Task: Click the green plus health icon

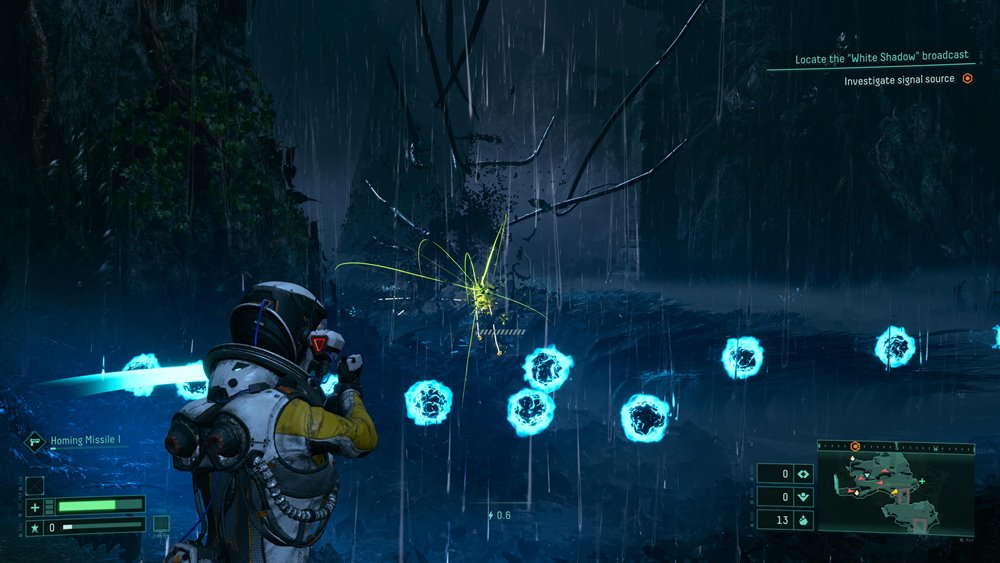Action: tap(35, 506)
